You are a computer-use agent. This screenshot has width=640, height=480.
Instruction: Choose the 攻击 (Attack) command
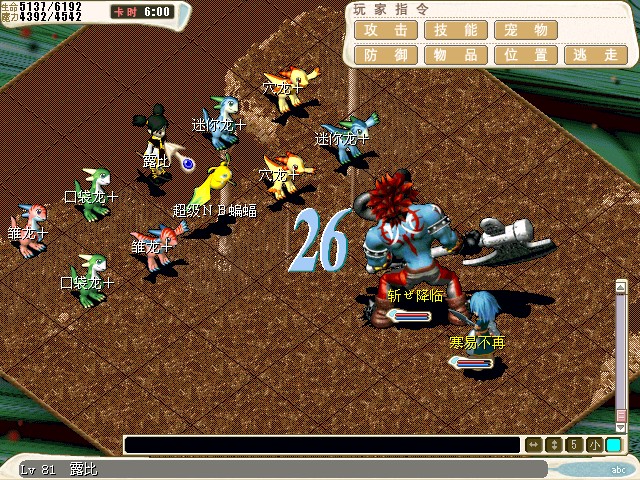[386, 30]
